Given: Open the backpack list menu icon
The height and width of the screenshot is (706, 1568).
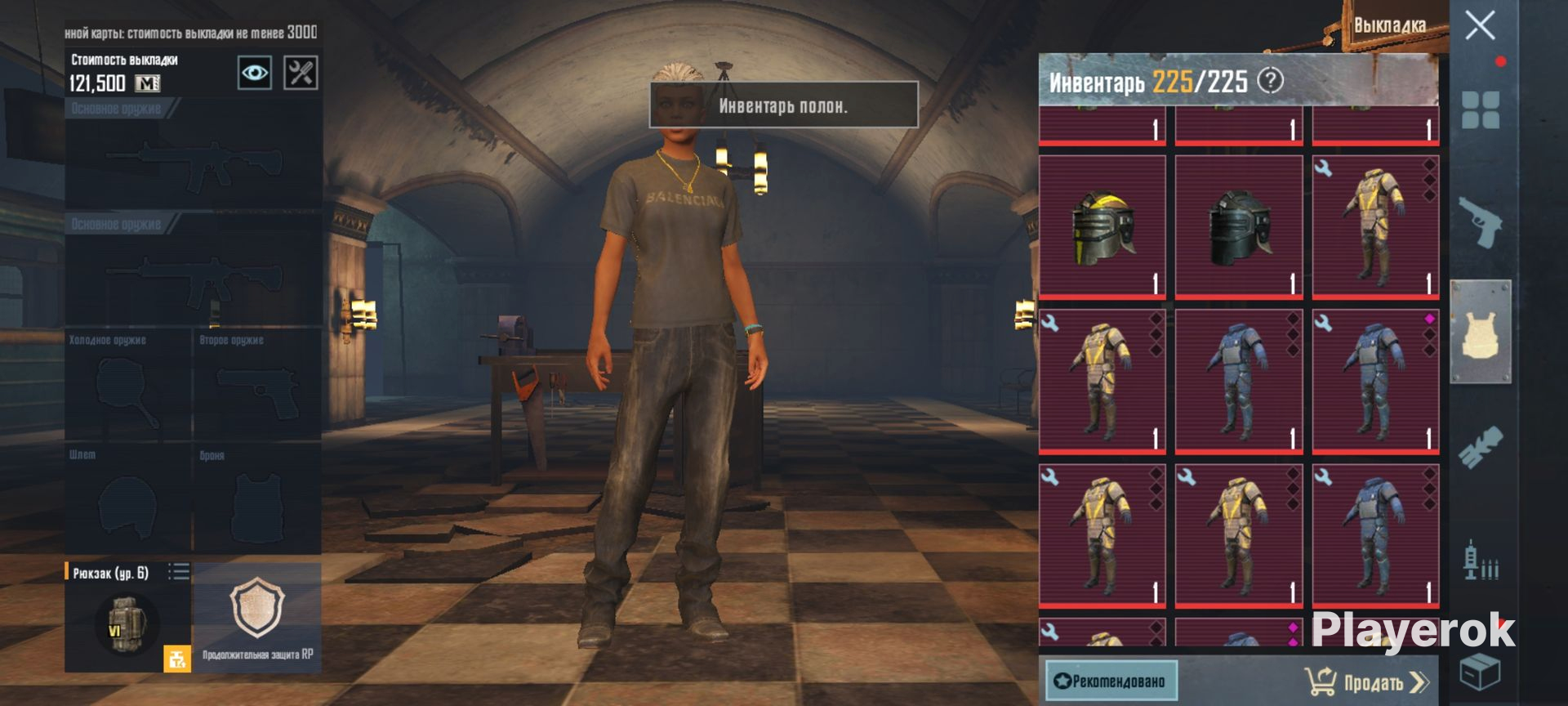Looking at the screenshot, I should coord(178,571).
